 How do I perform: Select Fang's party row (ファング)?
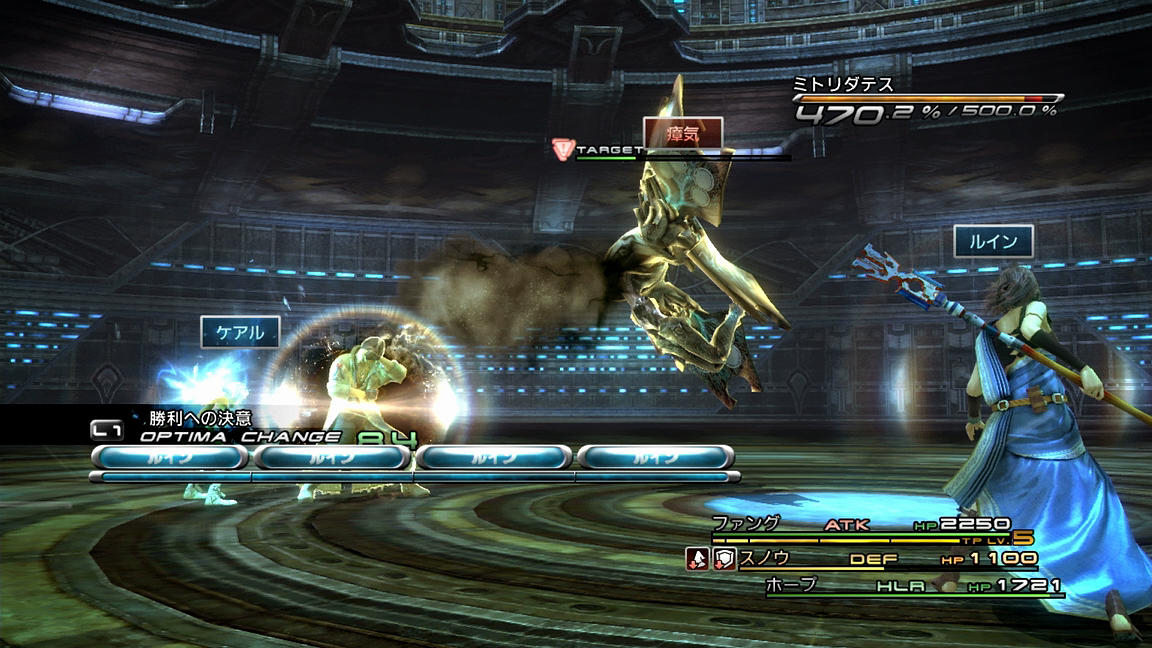pyautogui.click(x=860, y=525)
